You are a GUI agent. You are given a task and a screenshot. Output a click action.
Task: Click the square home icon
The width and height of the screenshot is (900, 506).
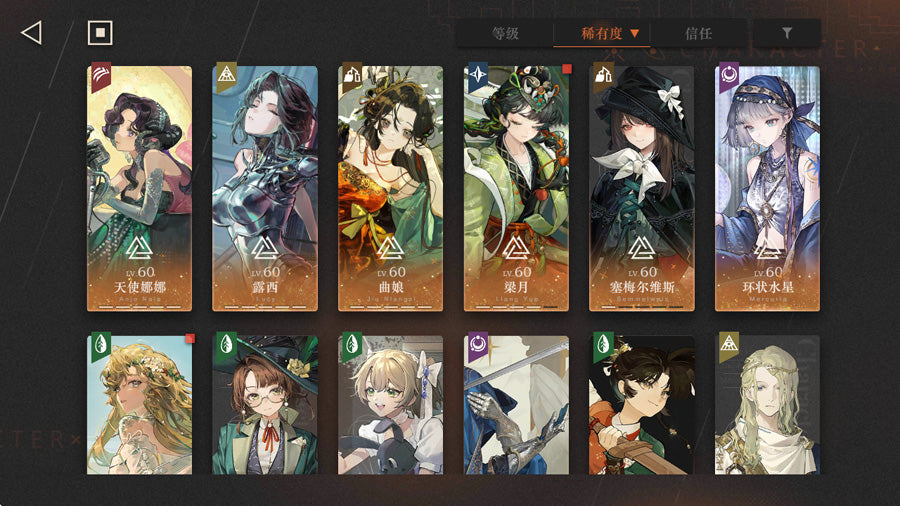[100, 33]
